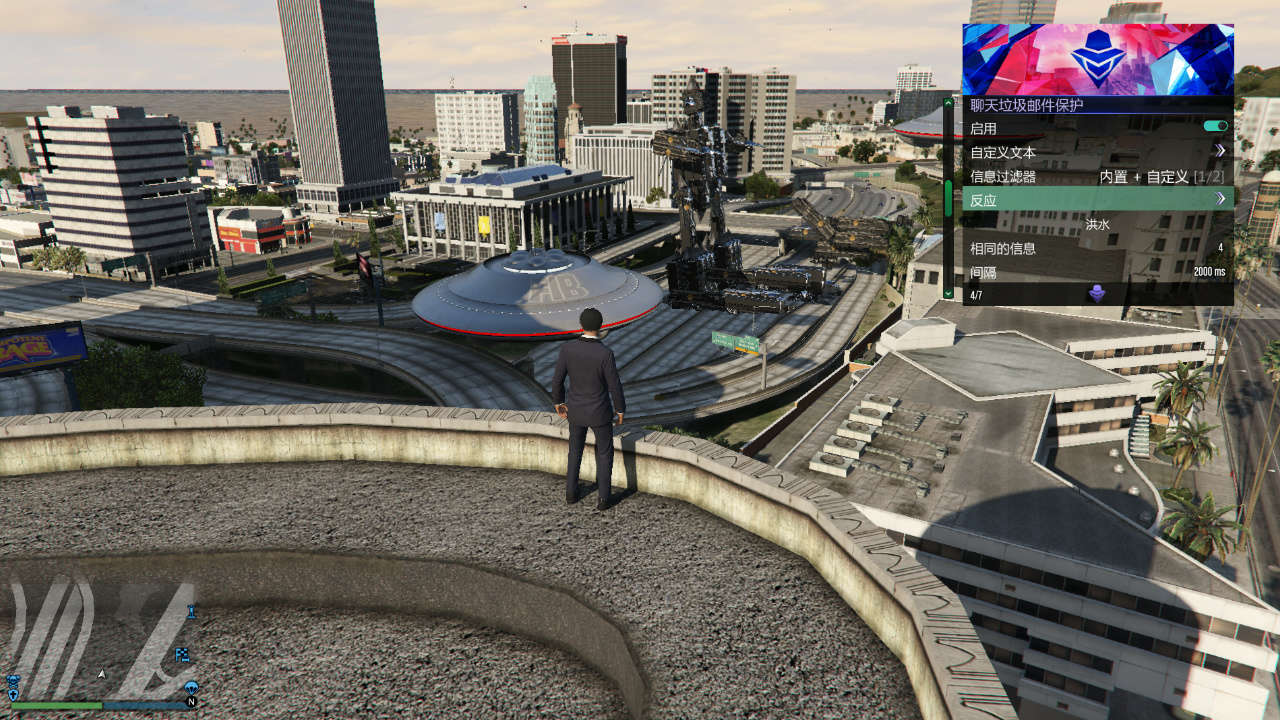Open the 自定义文本 custom text submenu

coord(1097,152)
